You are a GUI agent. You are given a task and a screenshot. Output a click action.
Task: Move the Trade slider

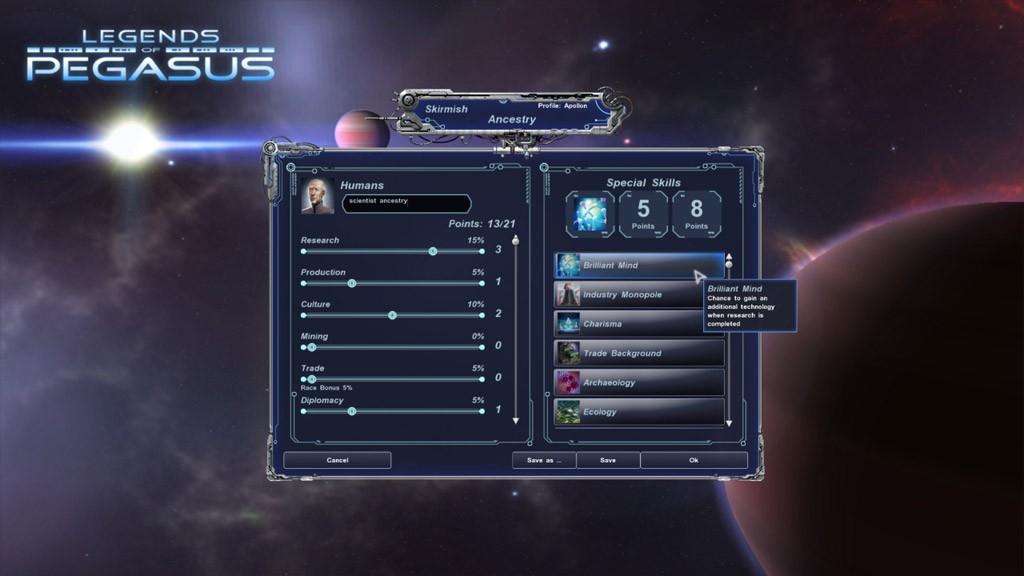click(311, 379)
